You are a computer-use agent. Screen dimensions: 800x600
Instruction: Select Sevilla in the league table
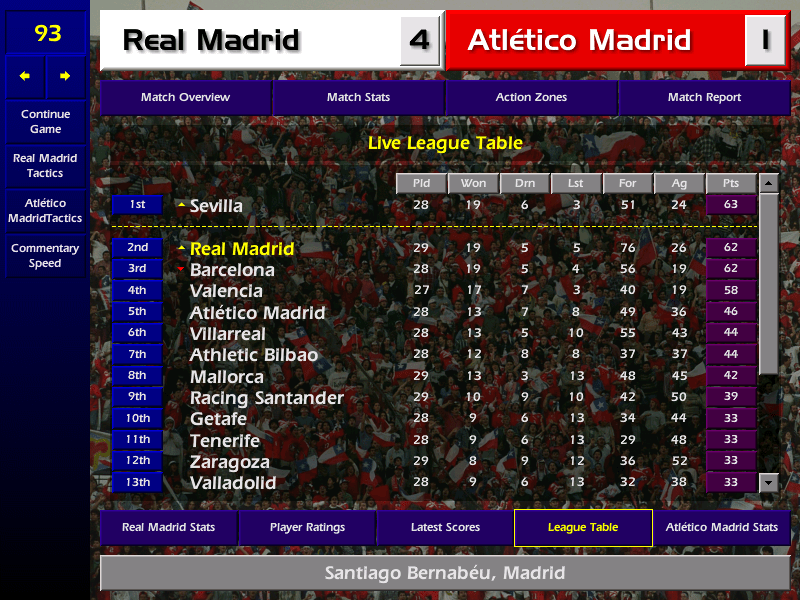click(x=216, y=206)
